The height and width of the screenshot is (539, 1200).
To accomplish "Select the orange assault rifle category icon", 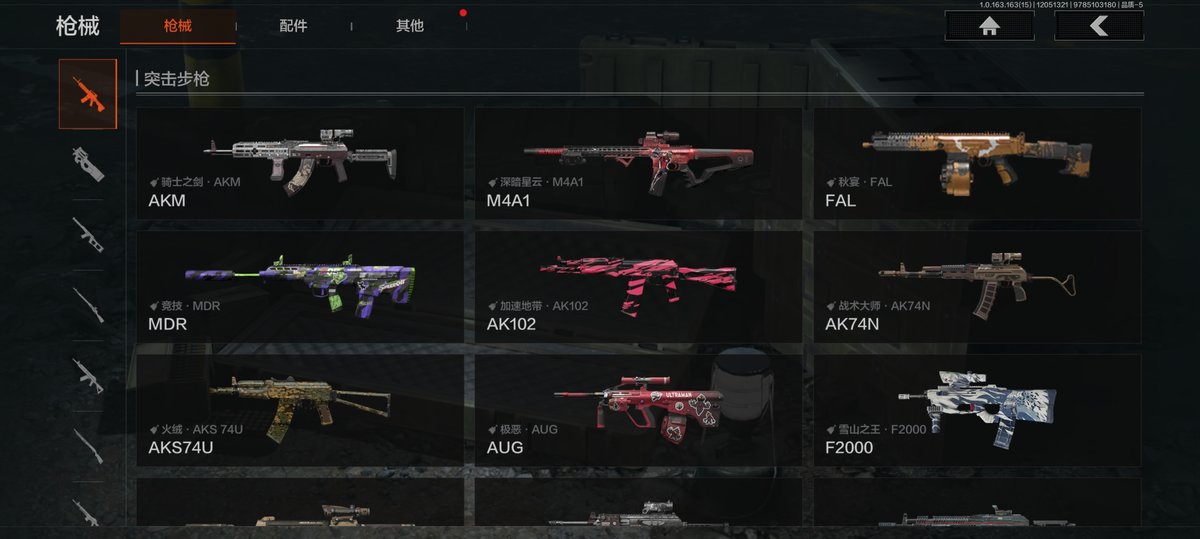I will 88,94.
